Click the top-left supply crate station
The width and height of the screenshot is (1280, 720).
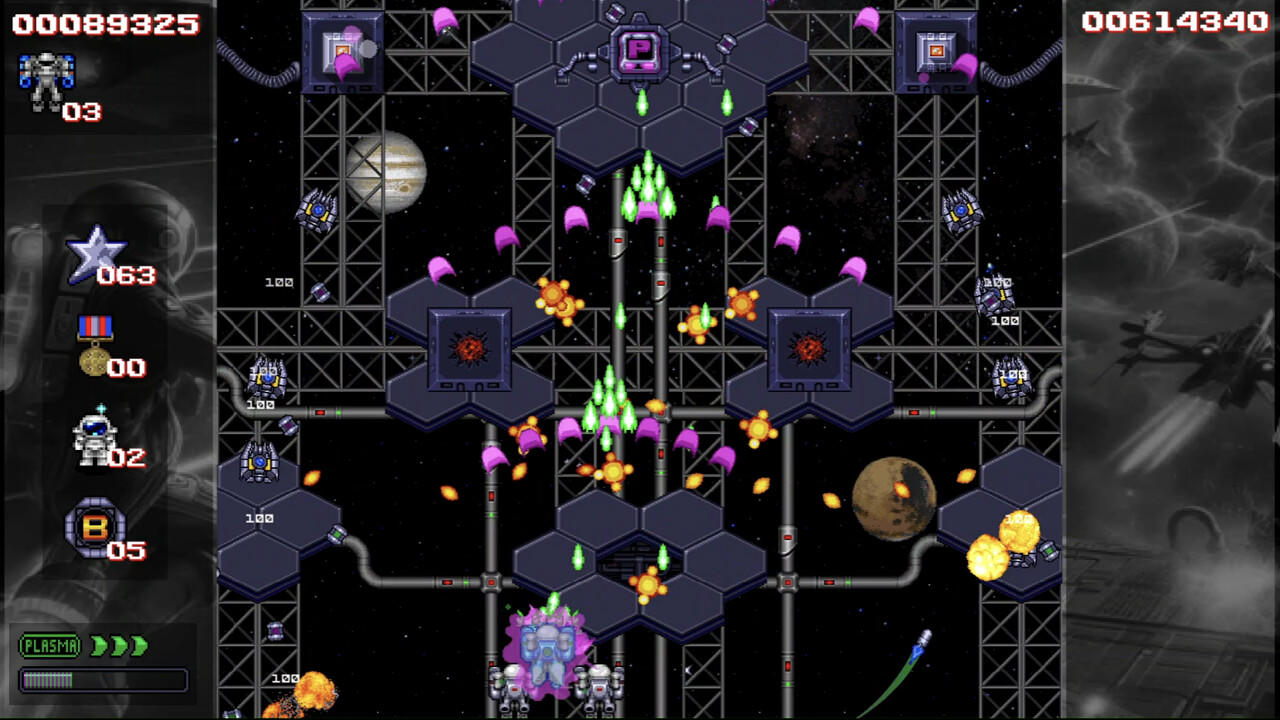[x=342, y=50]
